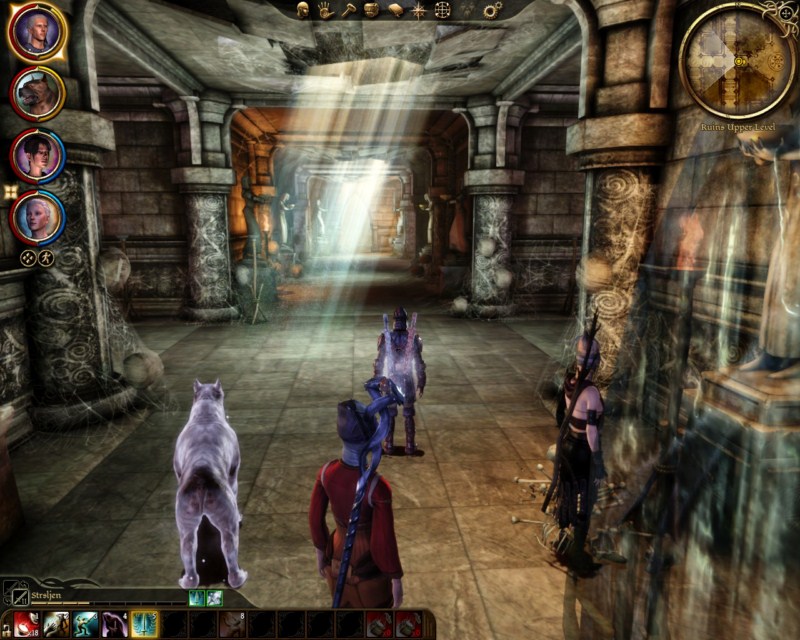Viewport: 800px width, 640px height.
Task: Open the game options gear icon
Action: [492, 10]
